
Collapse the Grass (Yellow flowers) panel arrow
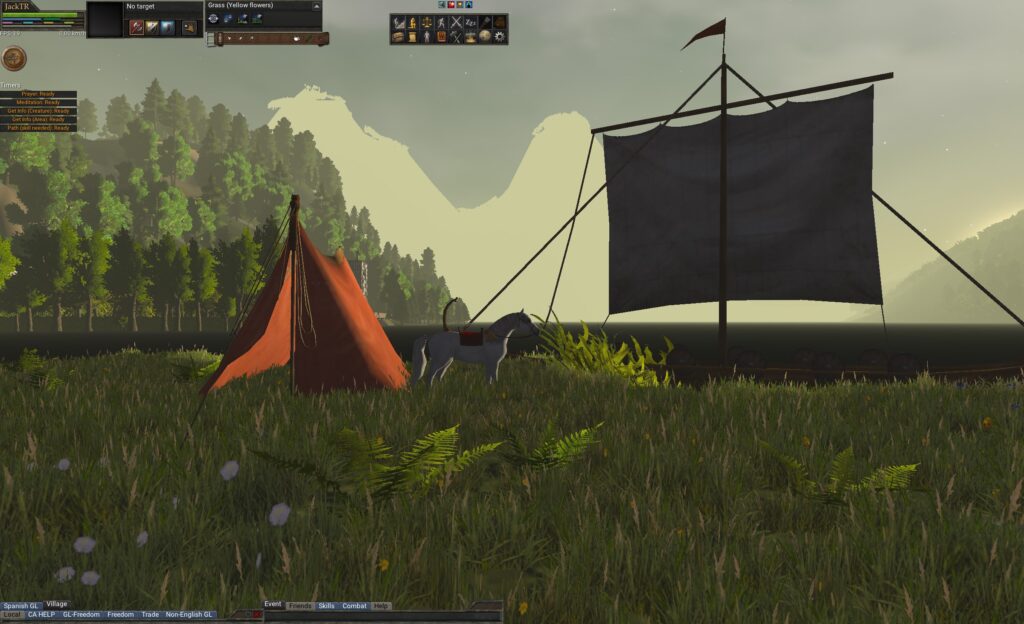[x=316, y=6]
